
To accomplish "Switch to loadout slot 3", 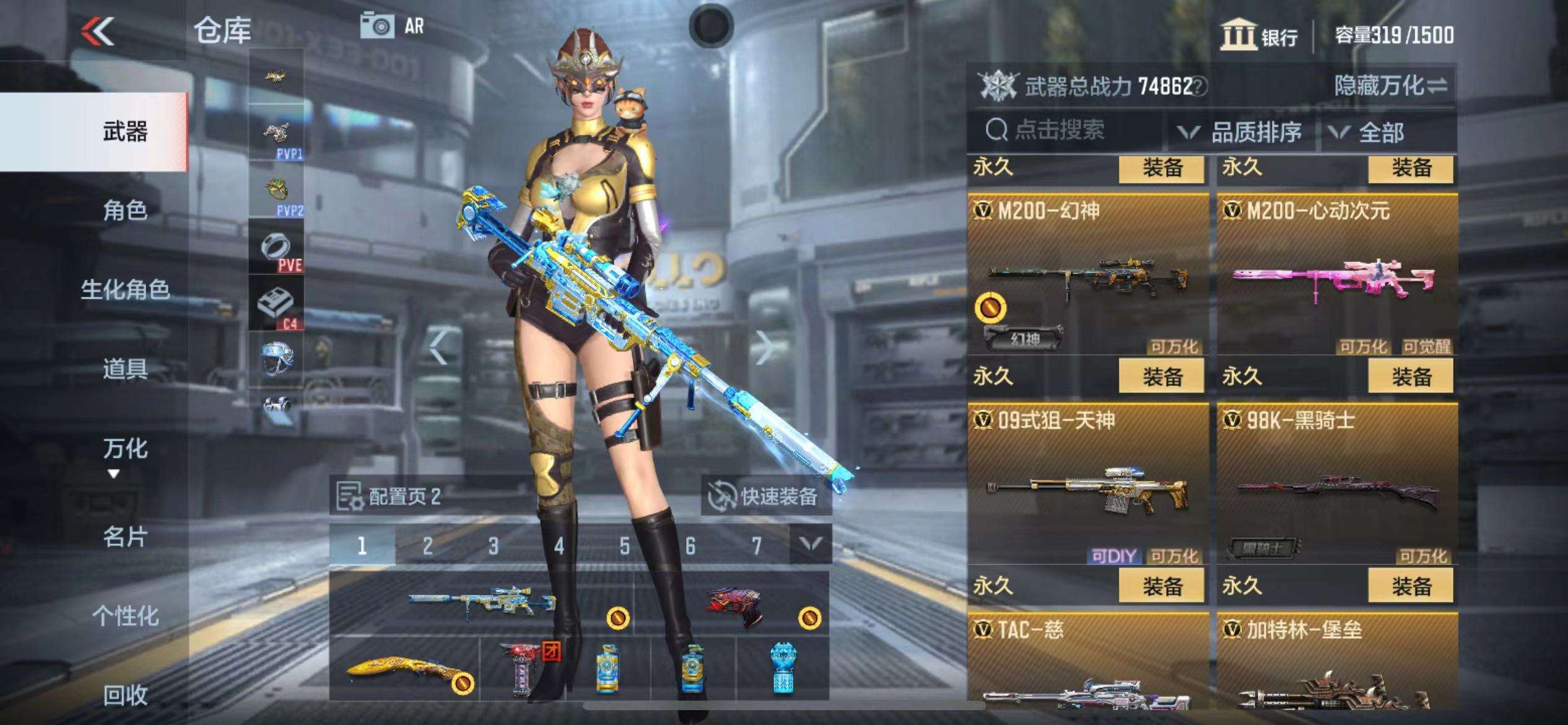I will click(x=493, y=545).
